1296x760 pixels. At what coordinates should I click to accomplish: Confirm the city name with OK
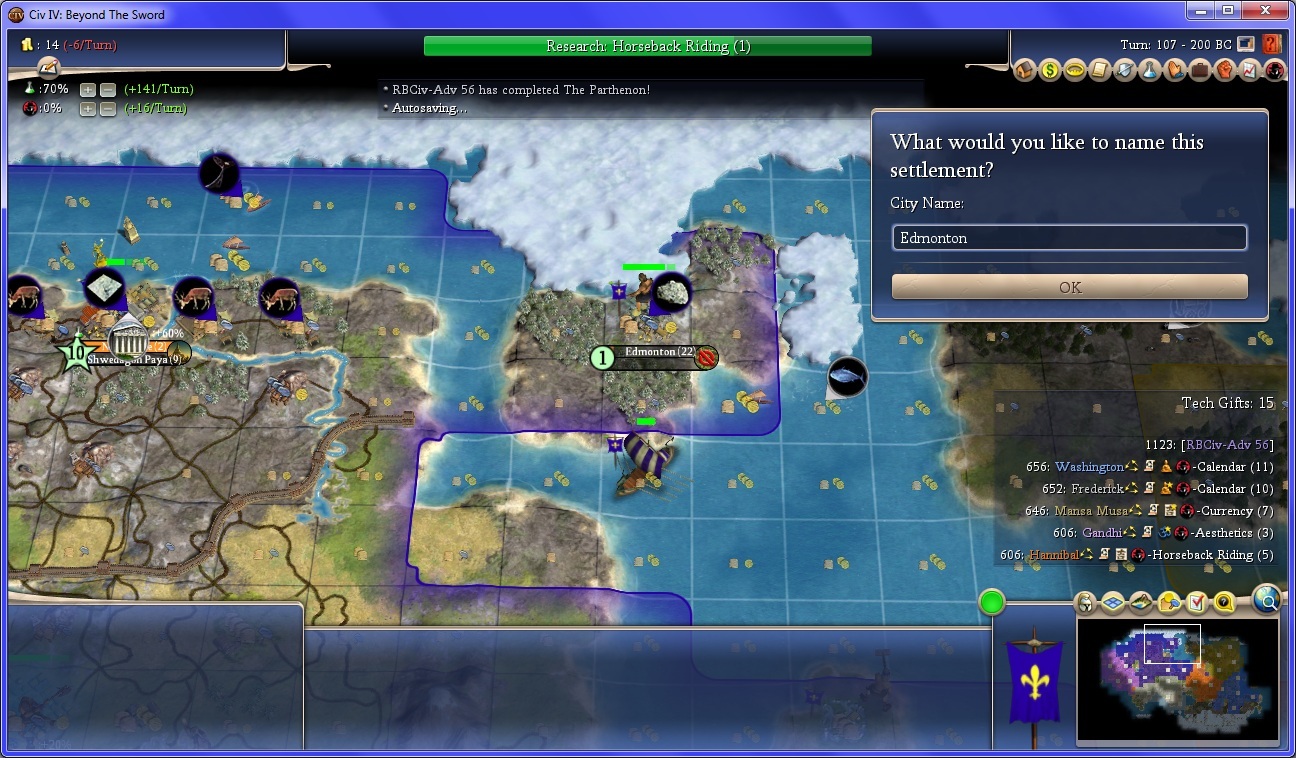[1069, 287]
